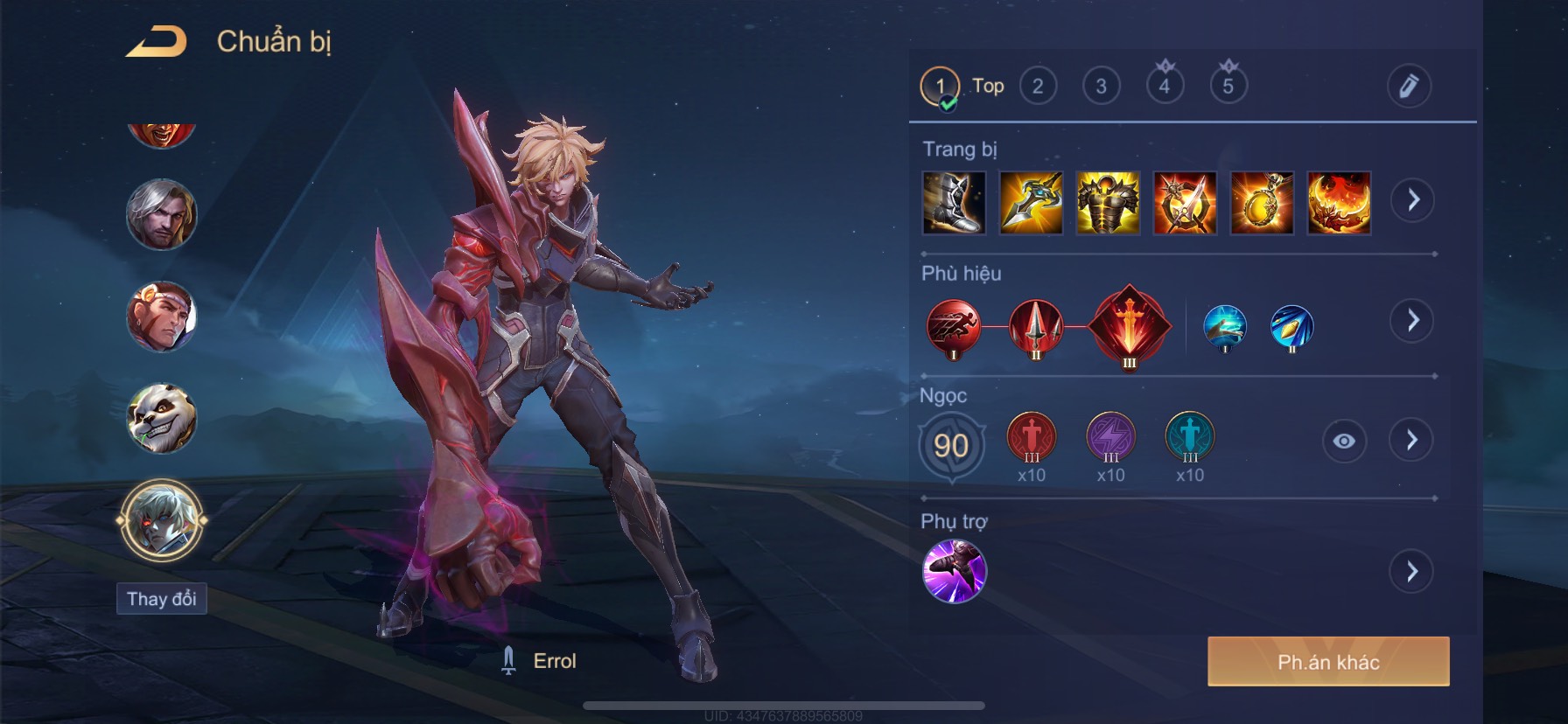
Task: Toggle the Ngọc gem details eye icon
Action: 1344,441
